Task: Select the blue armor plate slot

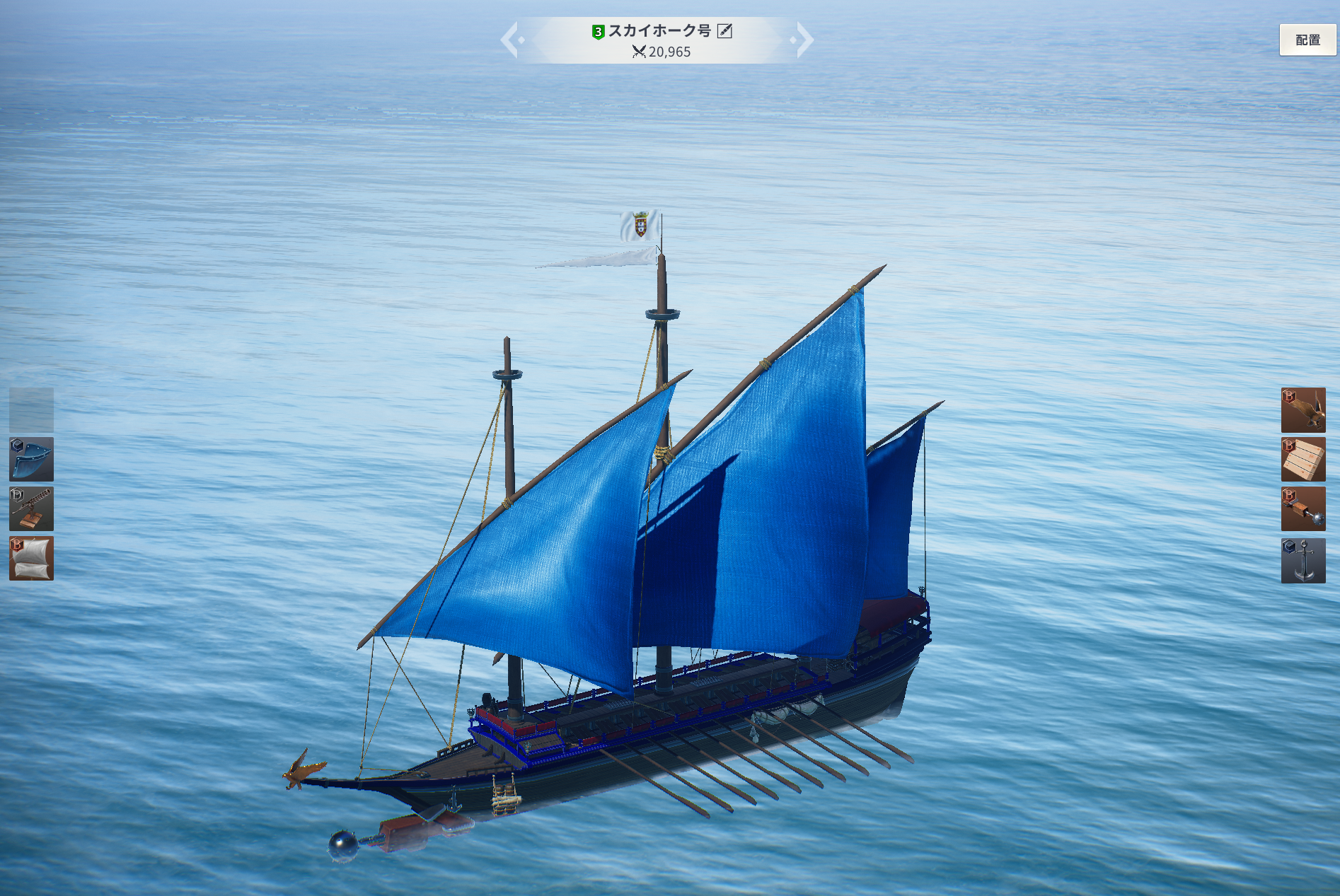Action: click(31, 459)
